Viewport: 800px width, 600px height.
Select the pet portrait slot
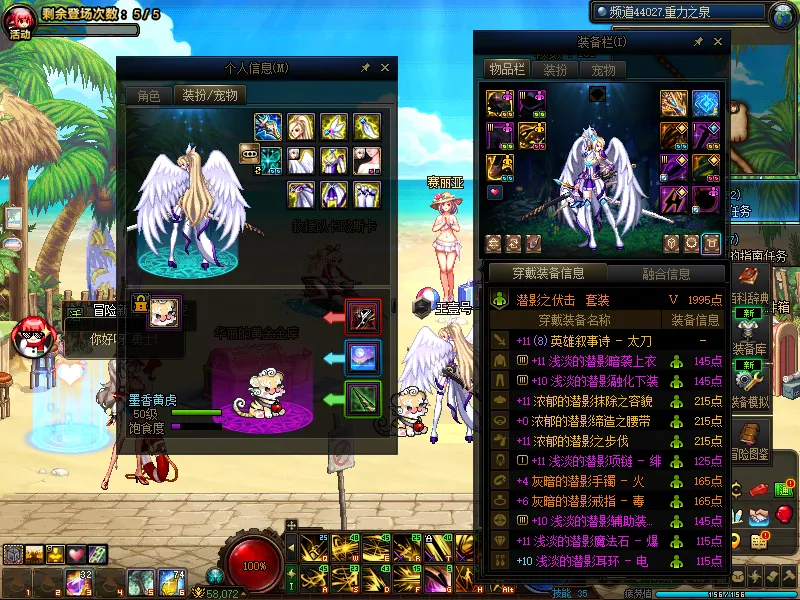[163, 310]
